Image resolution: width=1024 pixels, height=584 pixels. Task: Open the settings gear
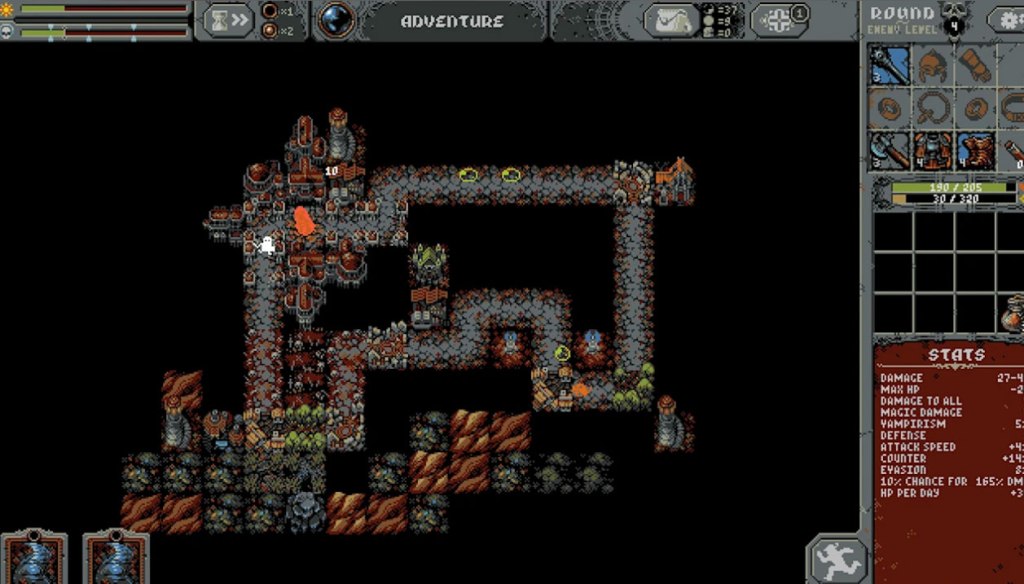[x=1008, y=20]
